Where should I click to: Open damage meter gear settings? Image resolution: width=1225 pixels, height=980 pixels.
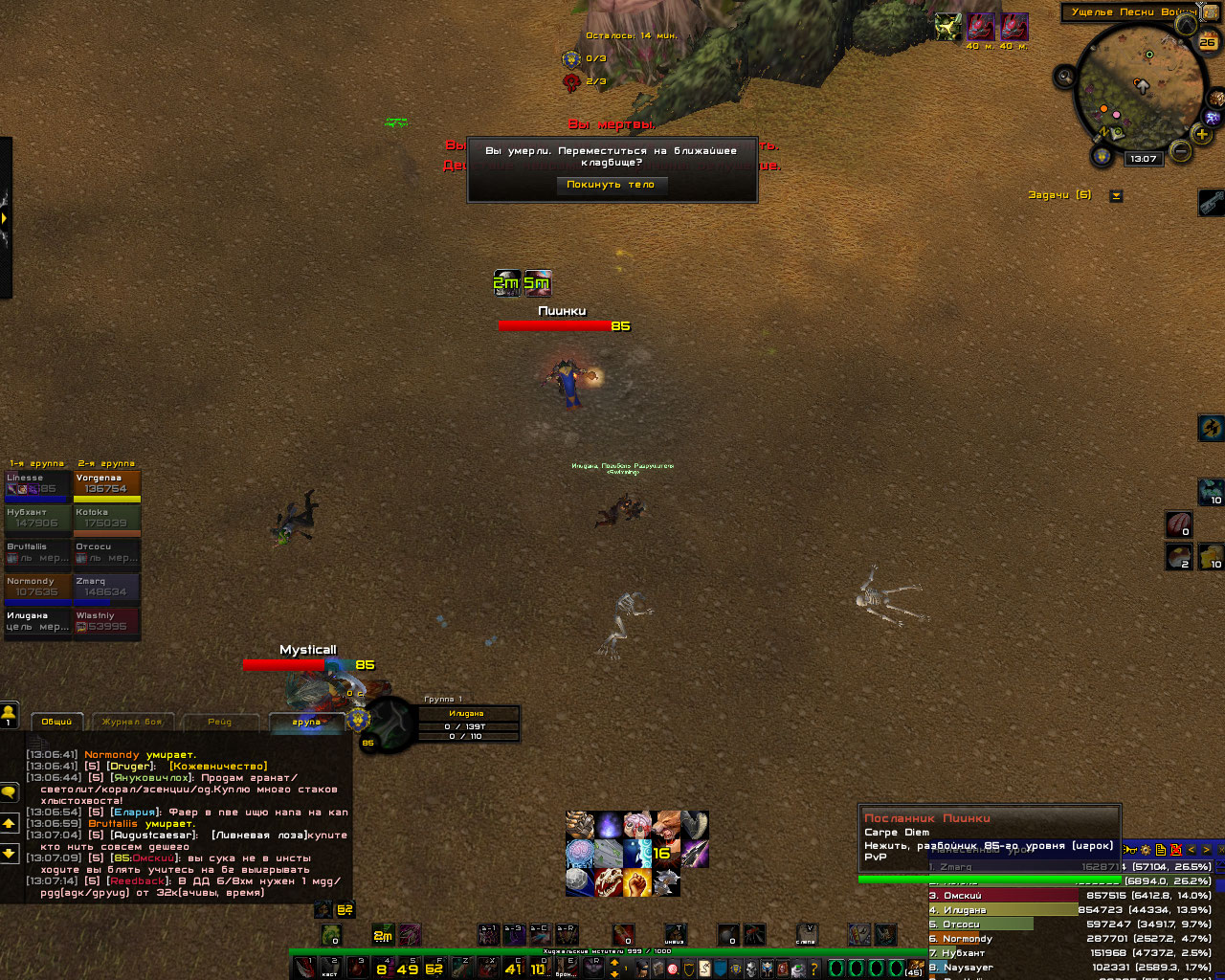(x=1145, y=850)
